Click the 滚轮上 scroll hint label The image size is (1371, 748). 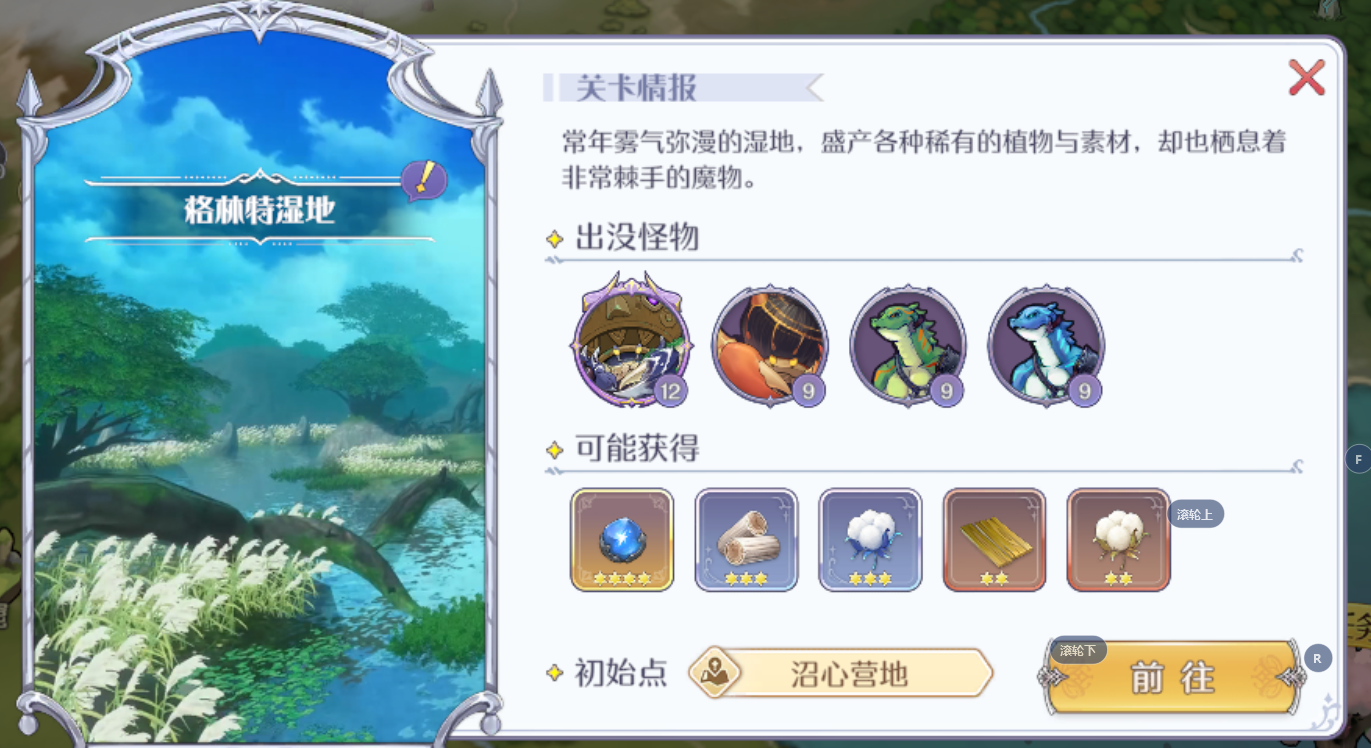click(x=1196, y=513)
